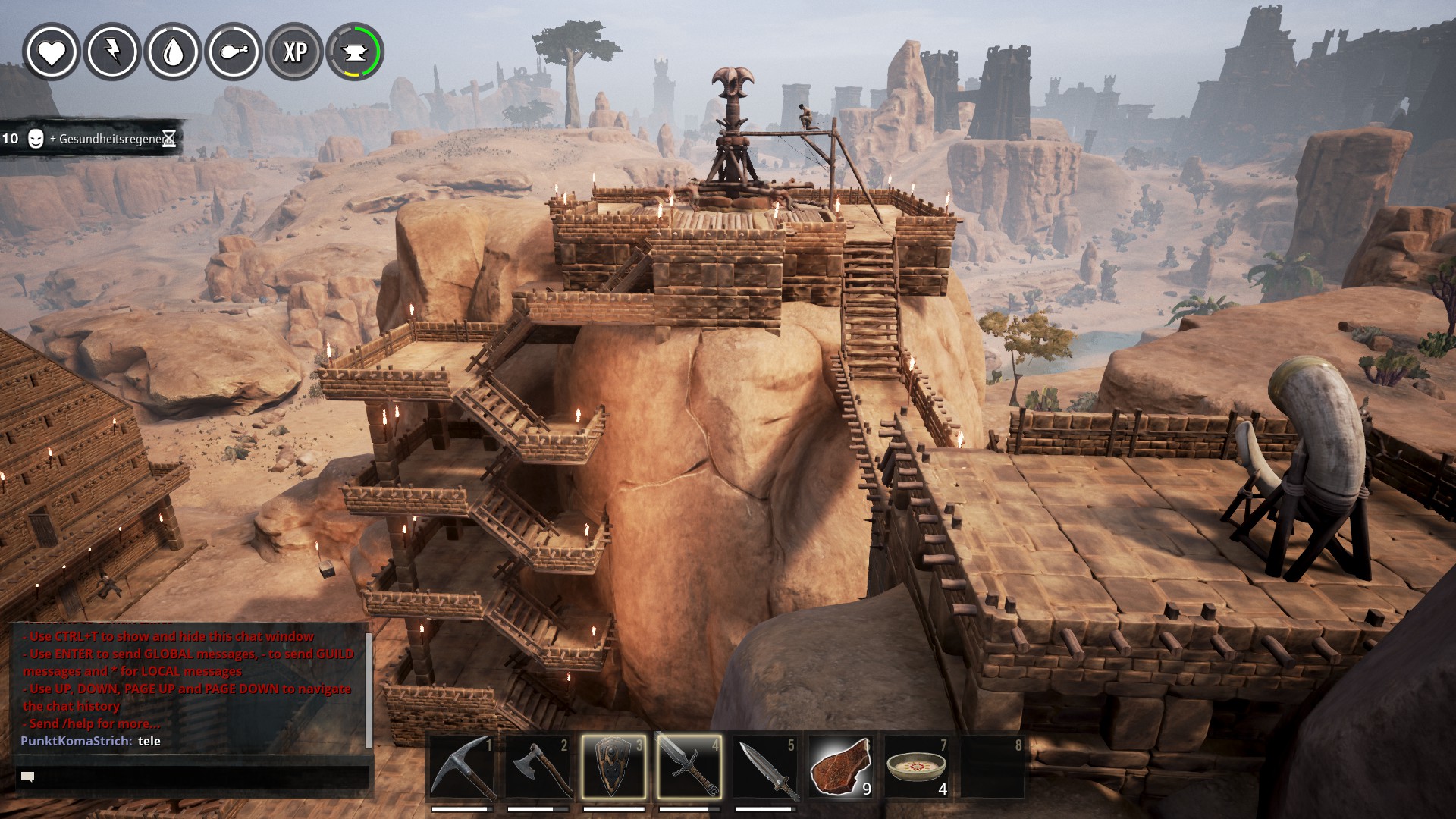This screenshot has height=819, width=1456.
Task: Click the Gesundheitsregeneration buff entry
Action: click(x=91, y=139)
